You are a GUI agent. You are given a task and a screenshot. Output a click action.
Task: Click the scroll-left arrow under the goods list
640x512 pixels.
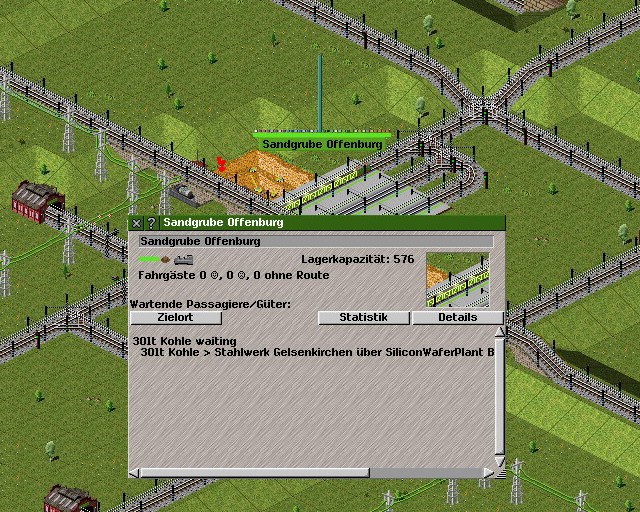135,472
